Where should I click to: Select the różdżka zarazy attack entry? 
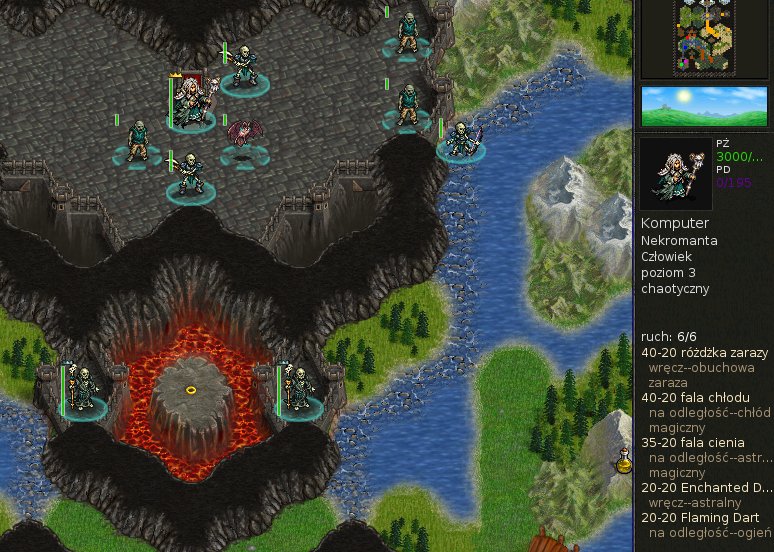(704, 353)
